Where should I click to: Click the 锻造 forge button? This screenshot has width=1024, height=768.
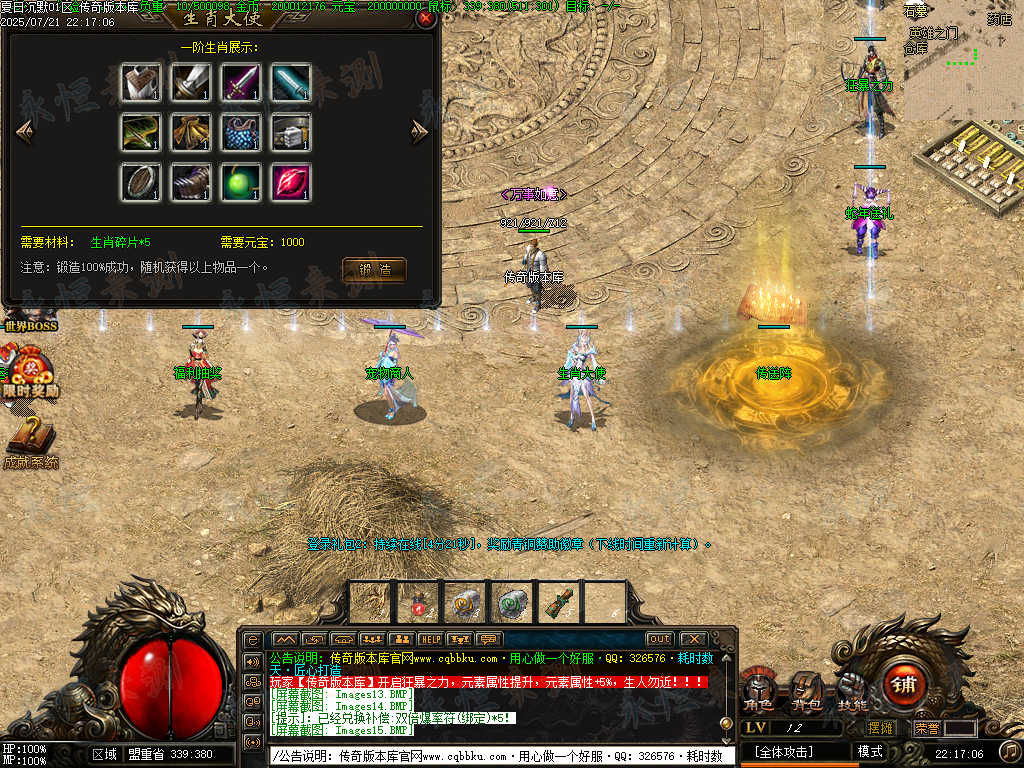pos(374,269)
